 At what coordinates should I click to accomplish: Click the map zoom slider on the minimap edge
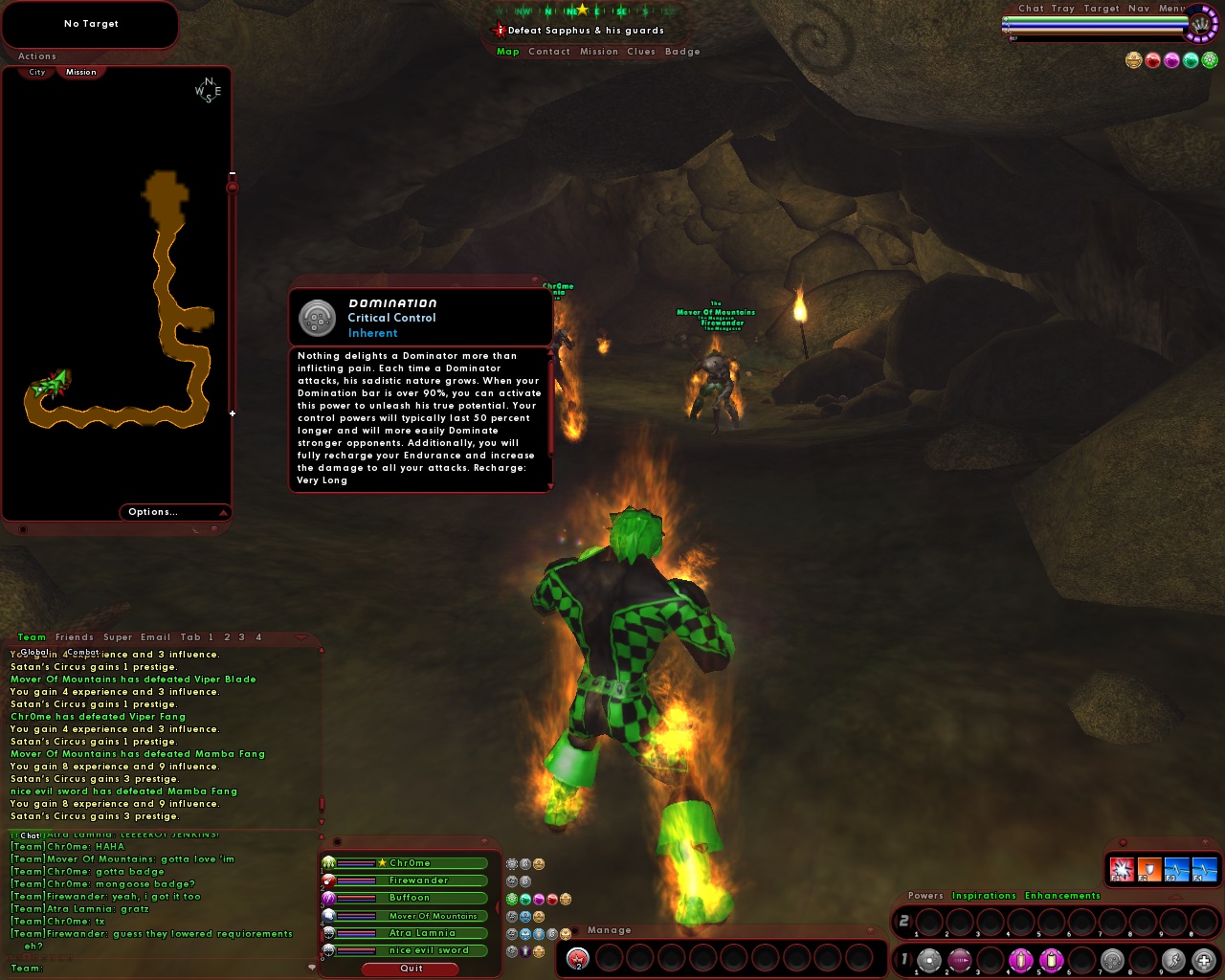click(x=231, y=189)
